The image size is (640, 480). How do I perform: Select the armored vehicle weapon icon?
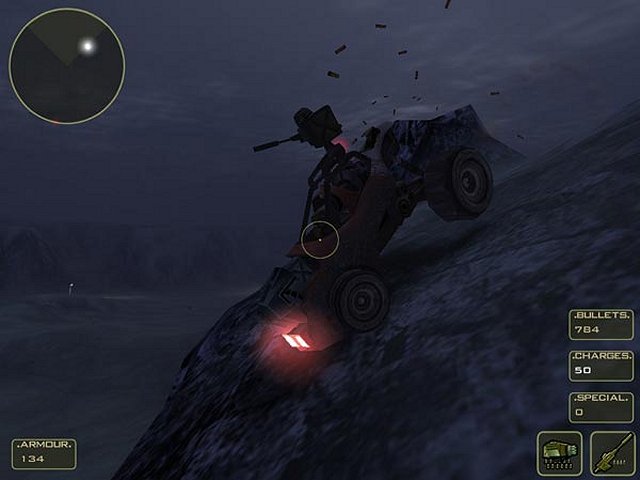560,452
